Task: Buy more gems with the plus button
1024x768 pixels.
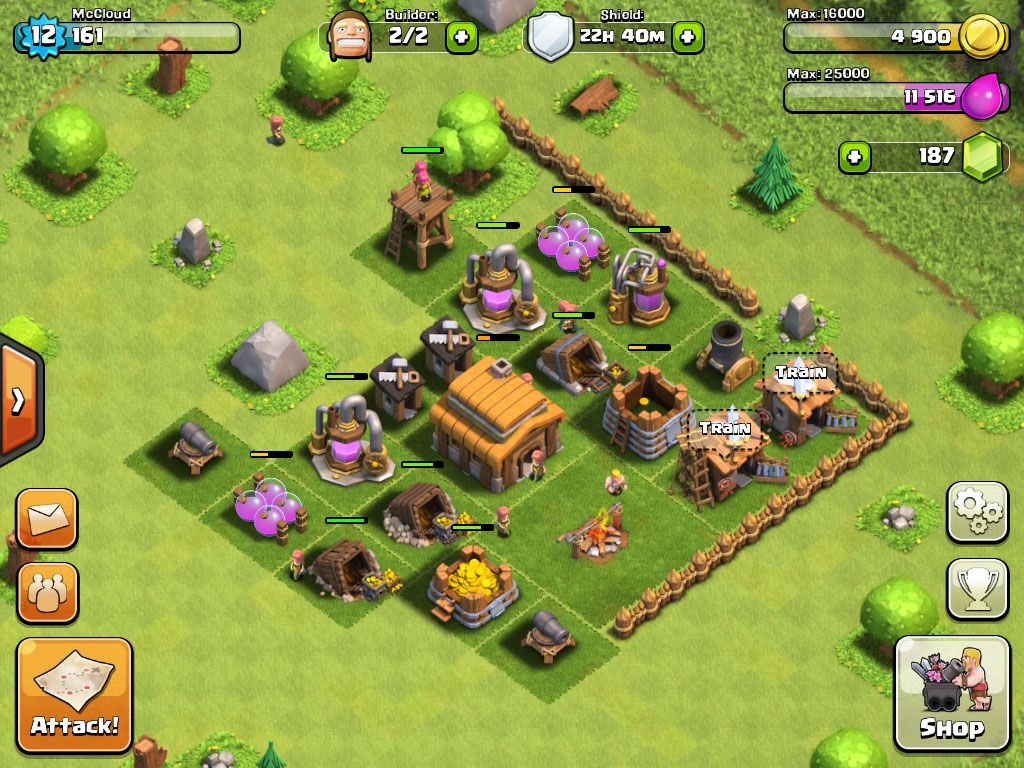Action: coord(855,157)
